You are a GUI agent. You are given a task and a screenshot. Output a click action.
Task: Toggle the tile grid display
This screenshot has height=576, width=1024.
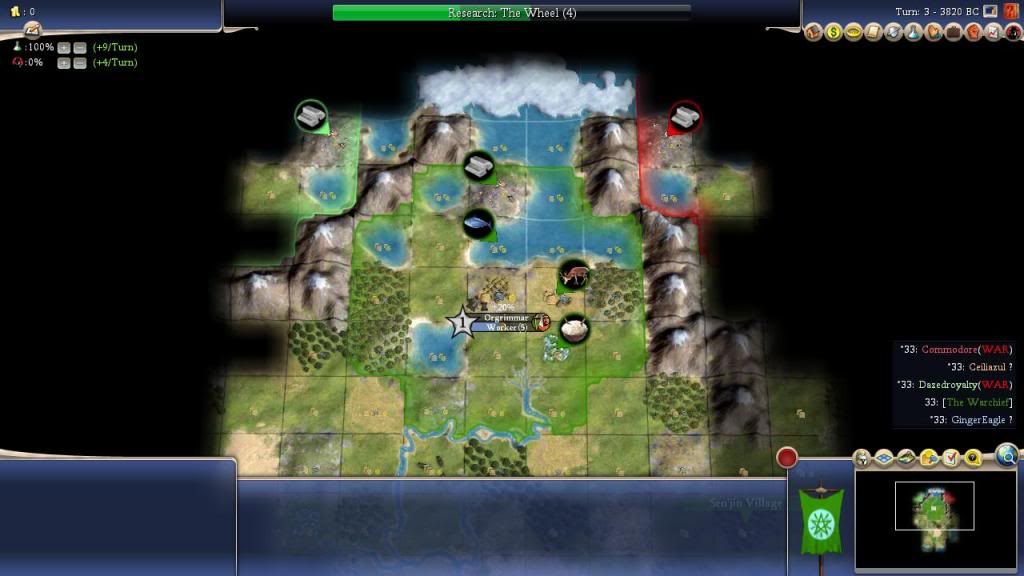click(884, 458)
